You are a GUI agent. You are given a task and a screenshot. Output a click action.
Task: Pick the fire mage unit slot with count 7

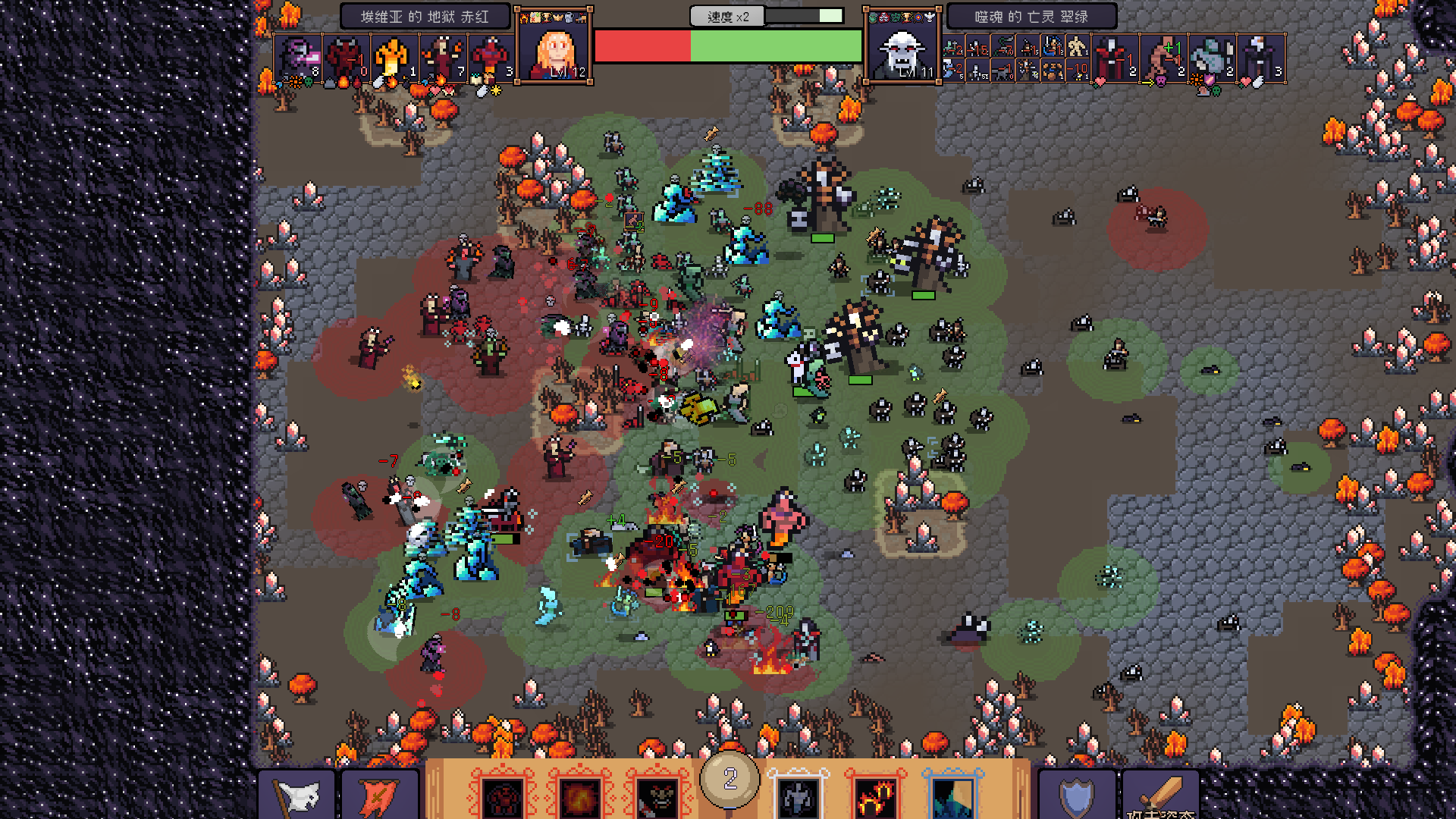tap(443, 58)
